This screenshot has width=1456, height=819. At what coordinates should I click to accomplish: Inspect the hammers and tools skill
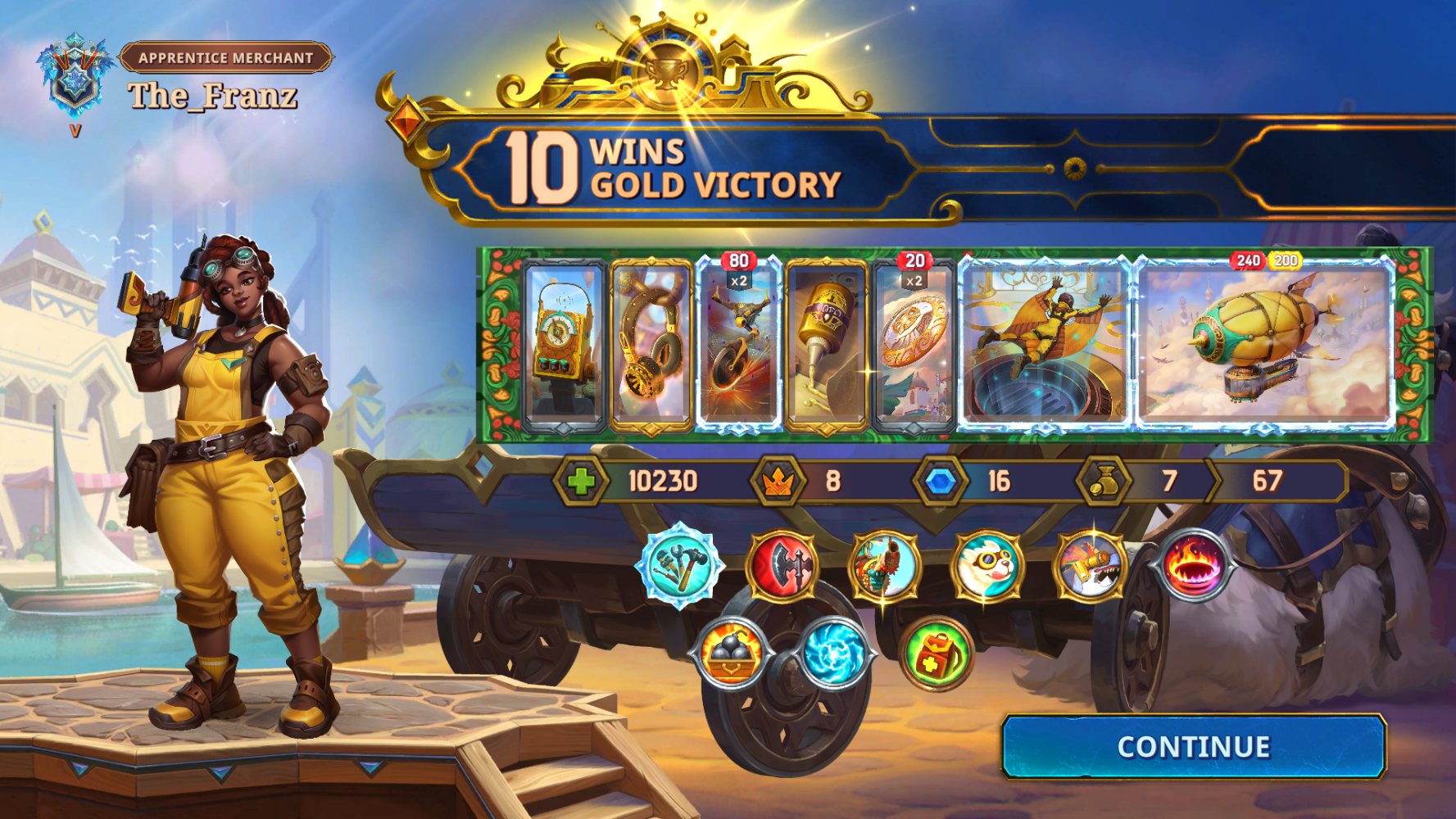point(680,566)
